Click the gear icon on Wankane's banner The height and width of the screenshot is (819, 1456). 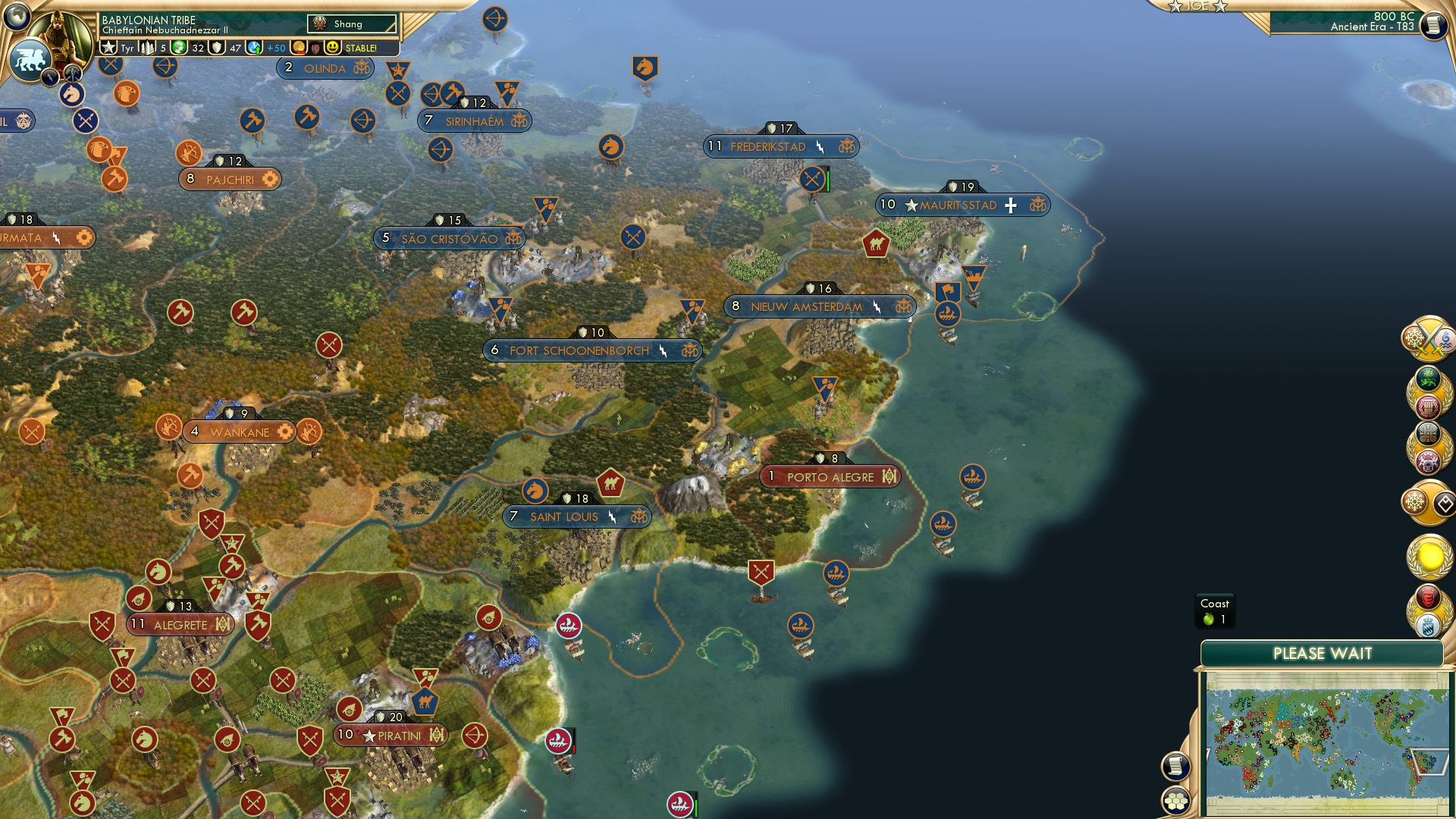pyautogui.click(x=284, y=431)
